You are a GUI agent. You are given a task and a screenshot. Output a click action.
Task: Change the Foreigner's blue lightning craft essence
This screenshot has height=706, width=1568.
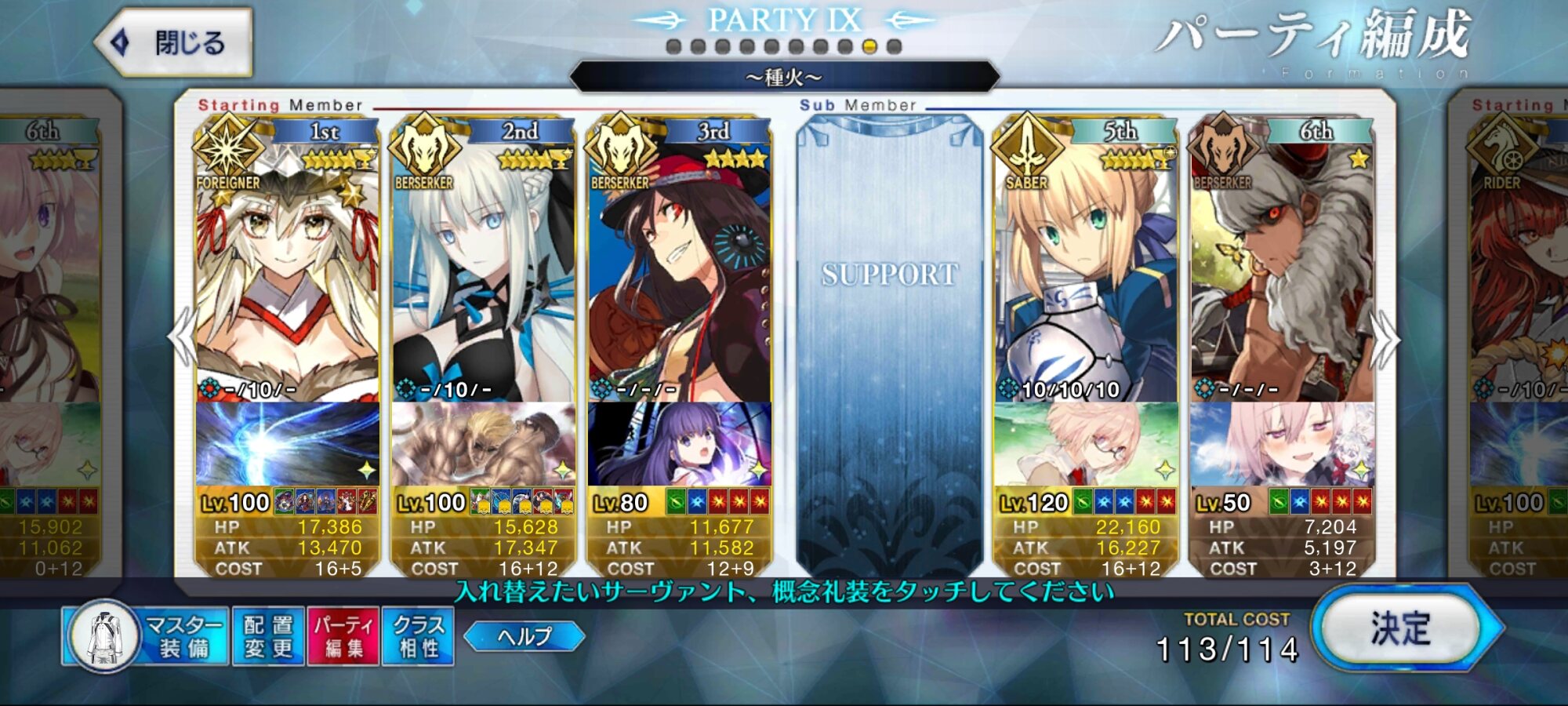pyautogui.click(x=287, y=444)
